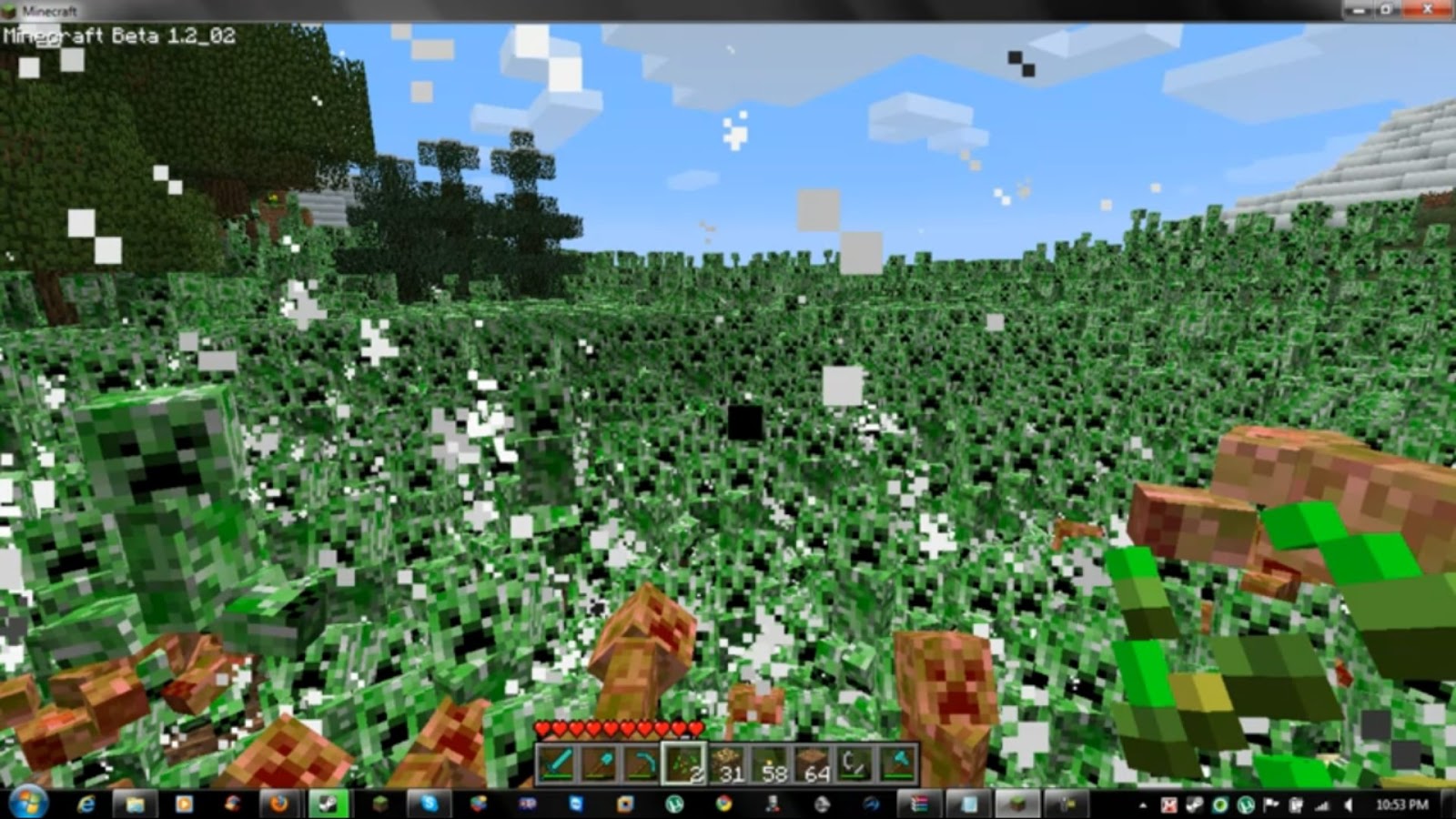1456x819 pixels.
Task: Adjust the system volume speaker icon
Action: coord(1348,805)
